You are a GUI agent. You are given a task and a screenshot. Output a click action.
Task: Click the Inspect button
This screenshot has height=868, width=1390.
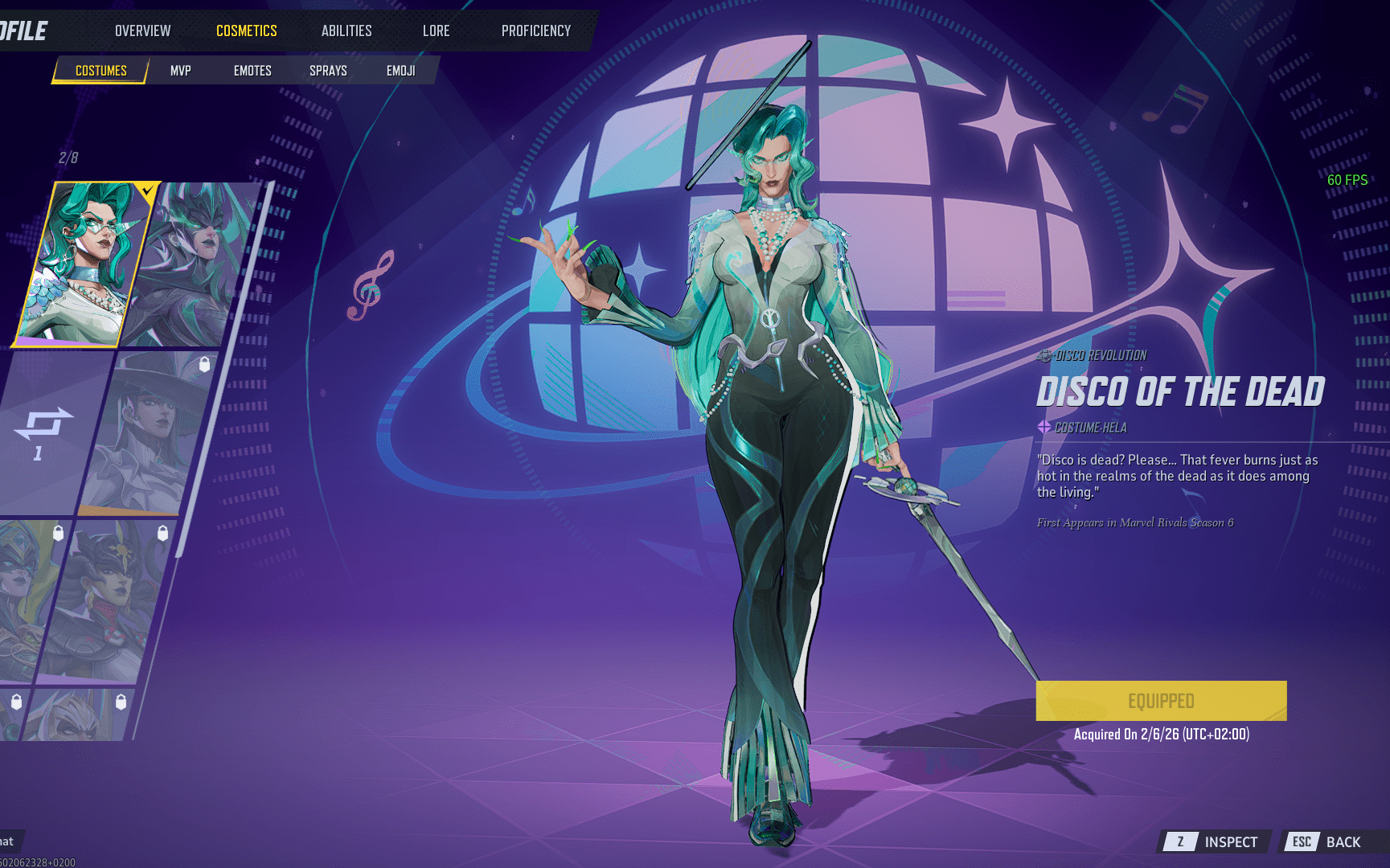click(x=1216, y=841)
